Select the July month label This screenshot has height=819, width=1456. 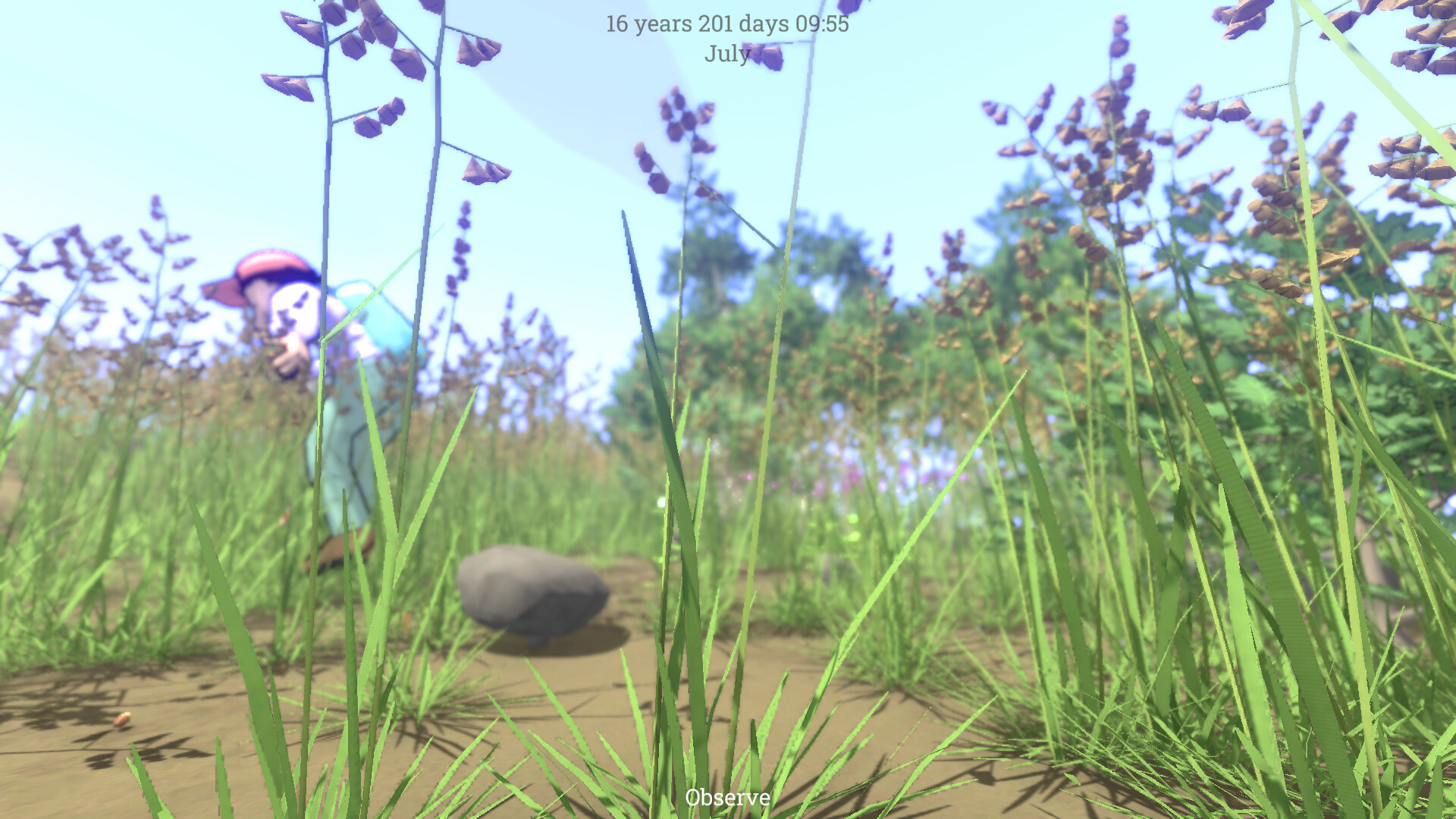pos(726,53)
